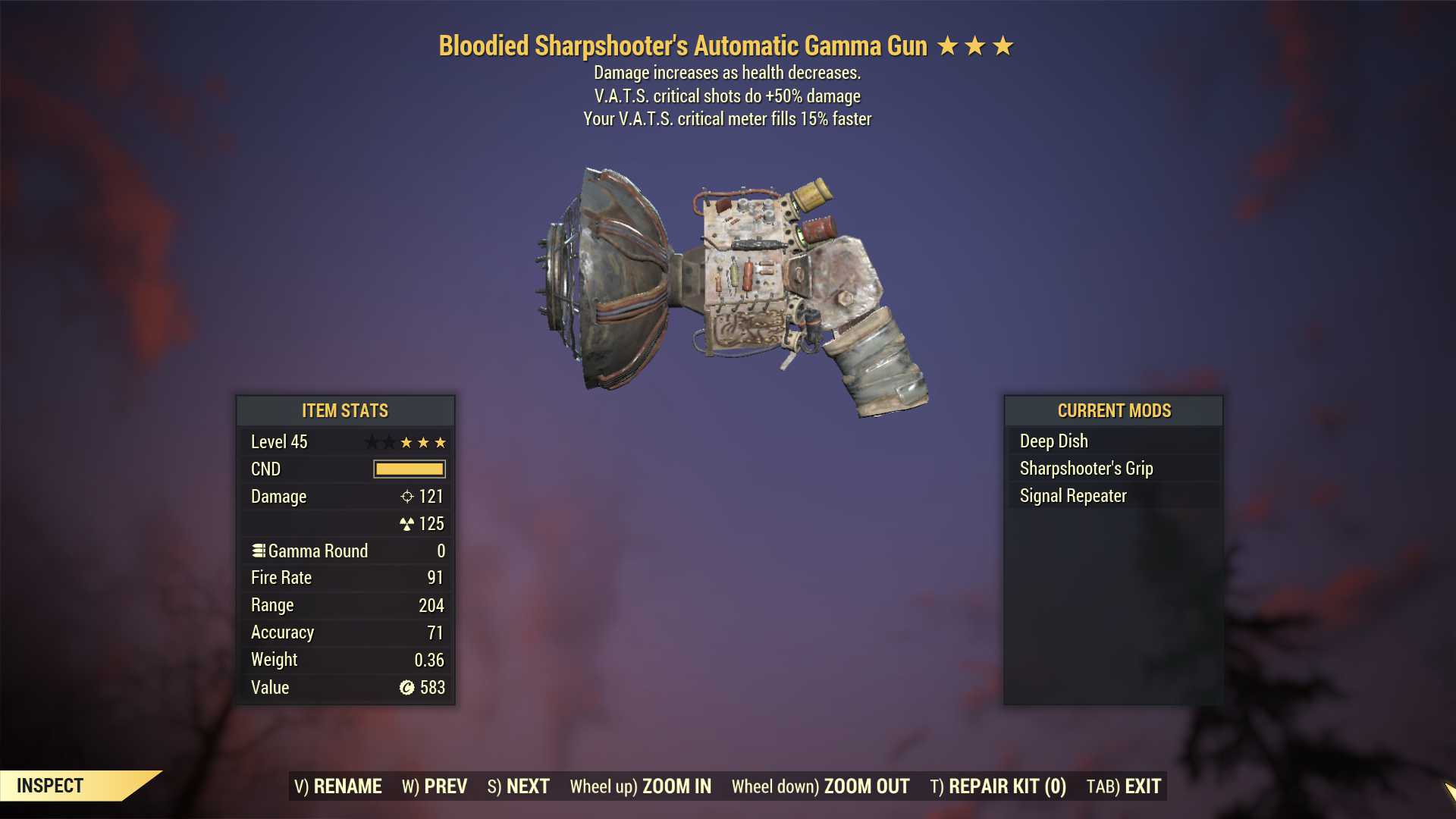Select the Sharpshooter's Grip mod entry
Image resolution: width=1456 pixels, height=819 pixels.
pos(1113,468)
